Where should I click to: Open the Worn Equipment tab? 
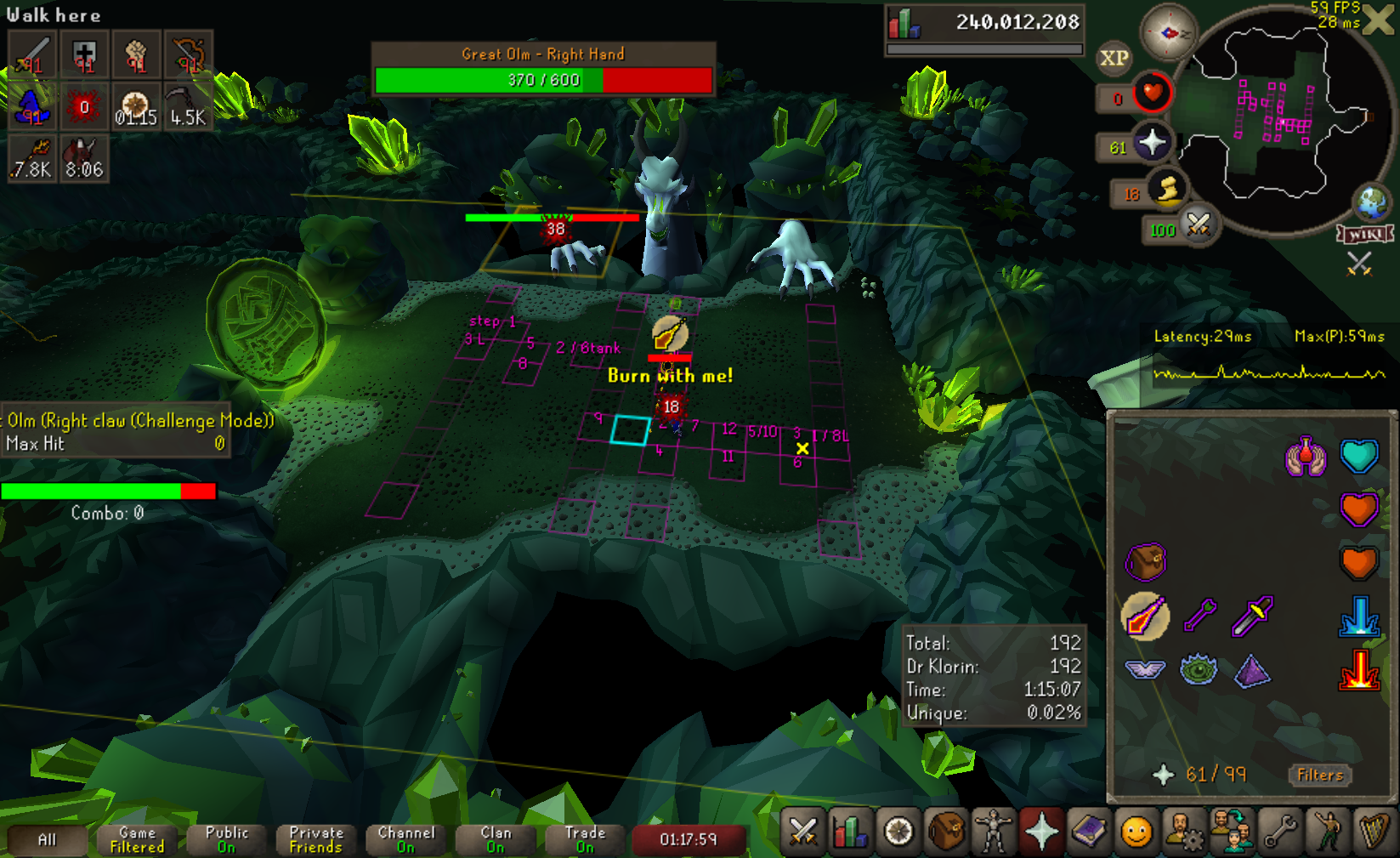pyautogui.click(x=993, y=831)
